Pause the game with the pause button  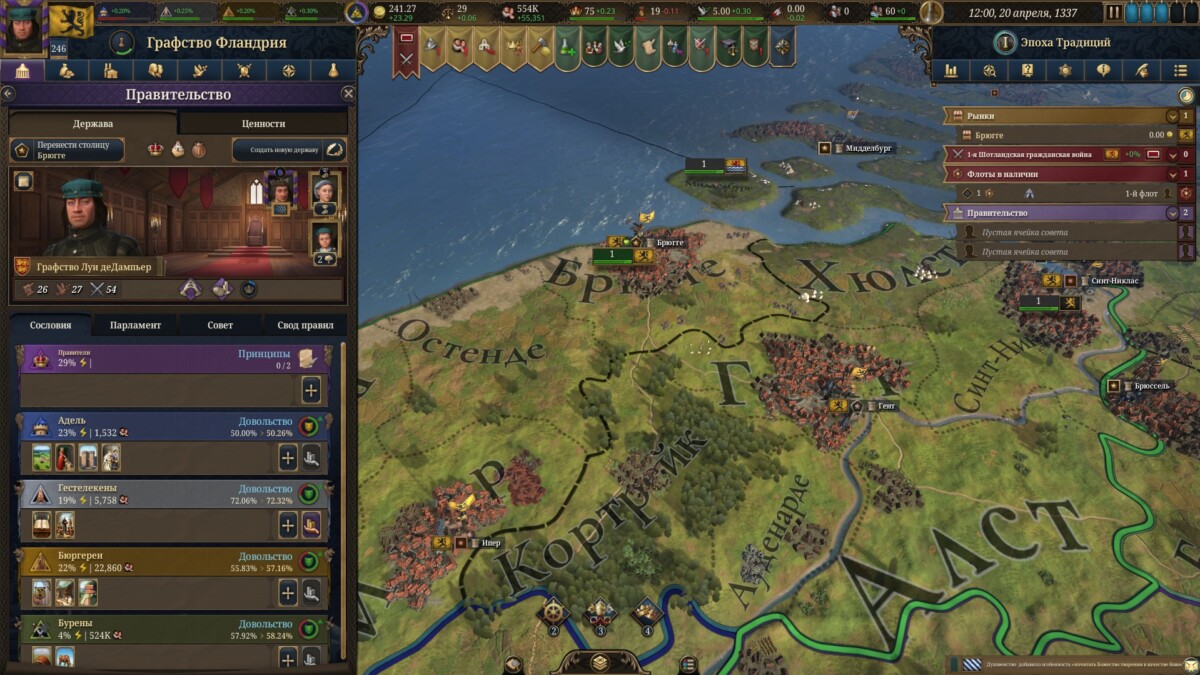pyautogui.click(x=1114, y=13)
